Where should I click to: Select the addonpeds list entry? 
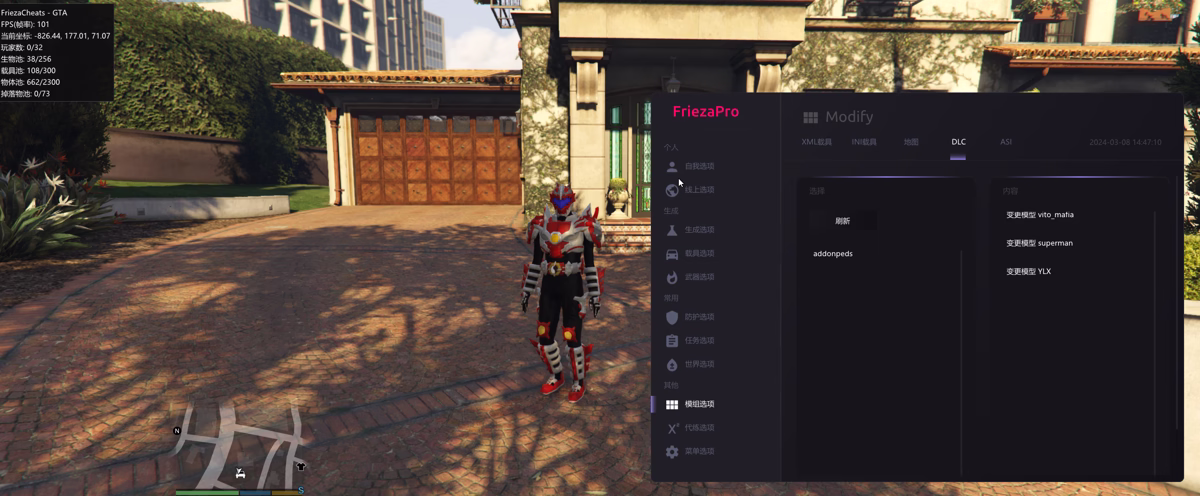[x=833, y=254]
